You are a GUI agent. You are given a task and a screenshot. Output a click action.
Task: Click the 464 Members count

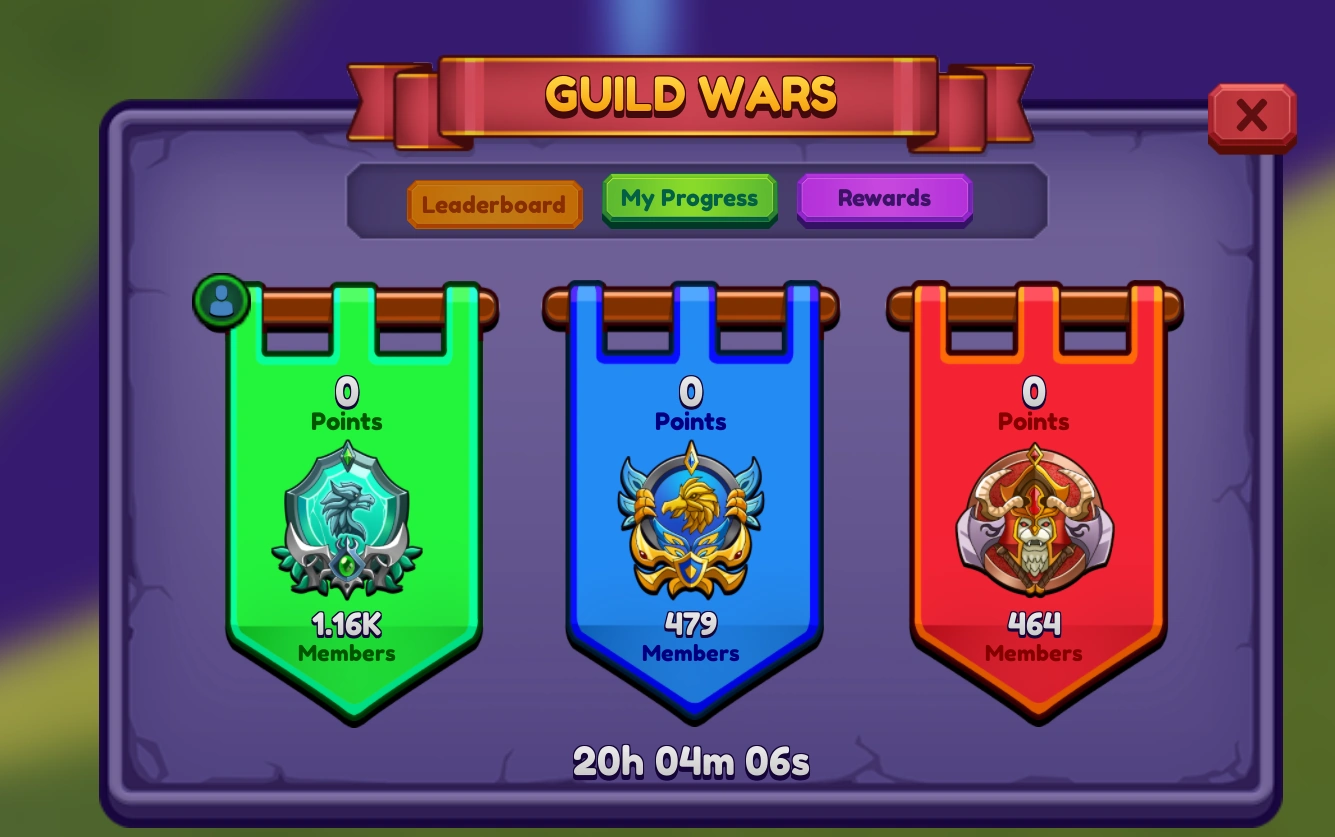pyautogui.click(x=1034, y=635)
